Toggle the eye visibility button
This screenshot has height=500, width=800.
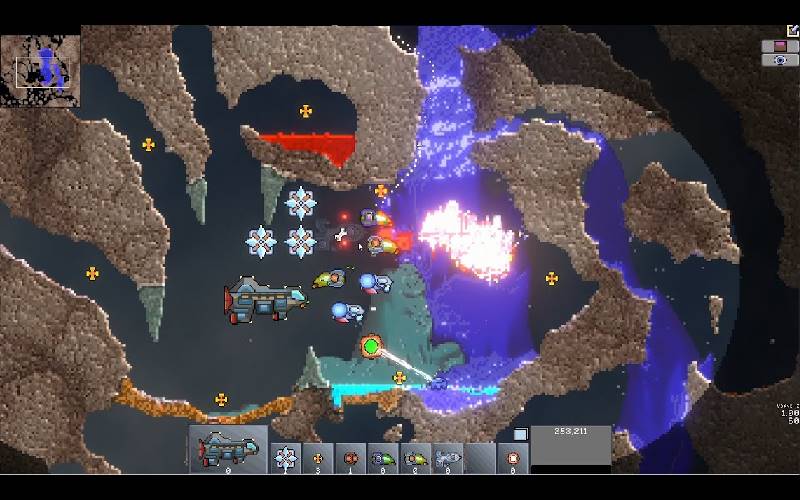[780, 60]
